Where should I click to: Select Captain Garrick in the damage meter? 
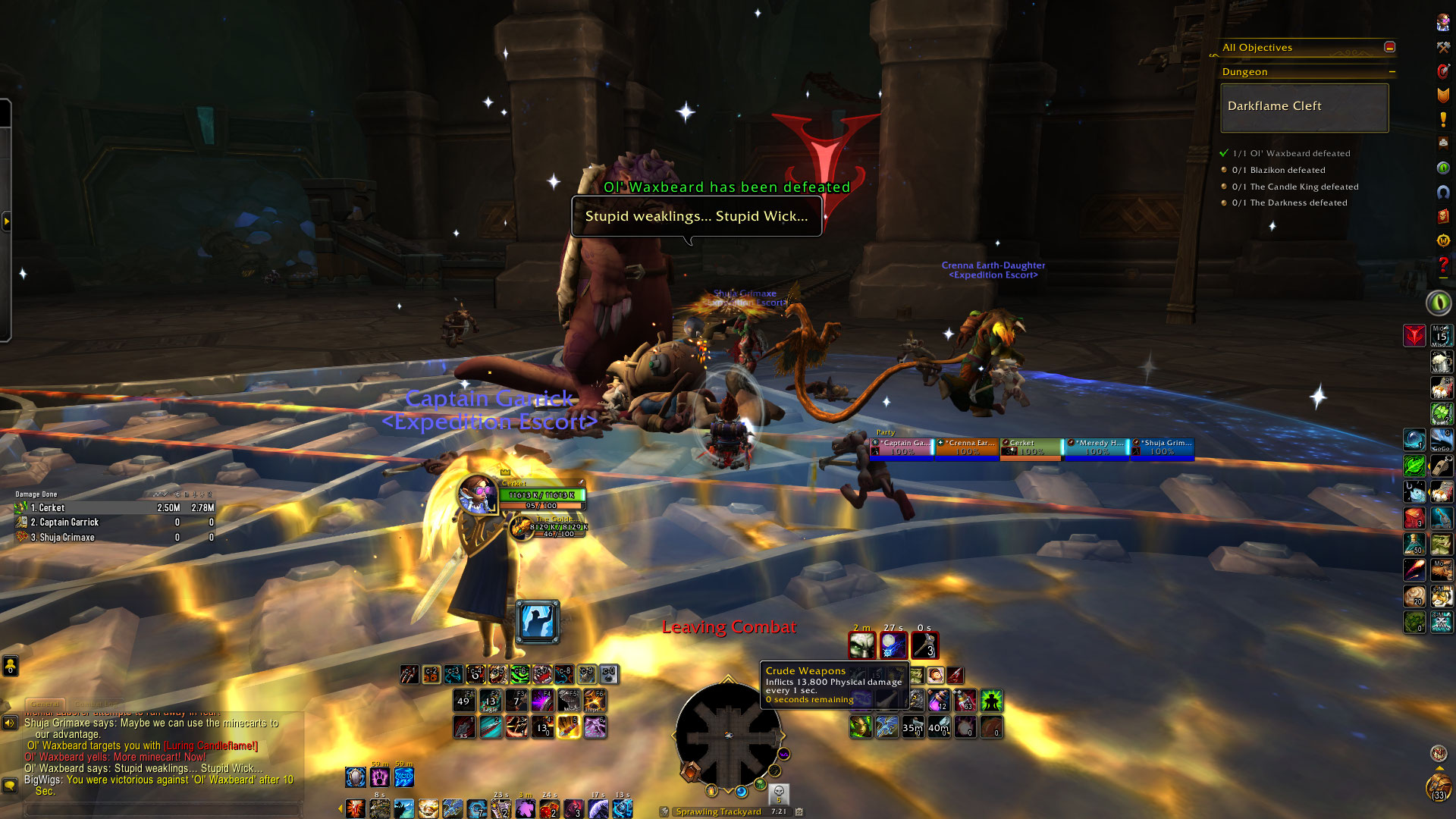coord(114,522)
